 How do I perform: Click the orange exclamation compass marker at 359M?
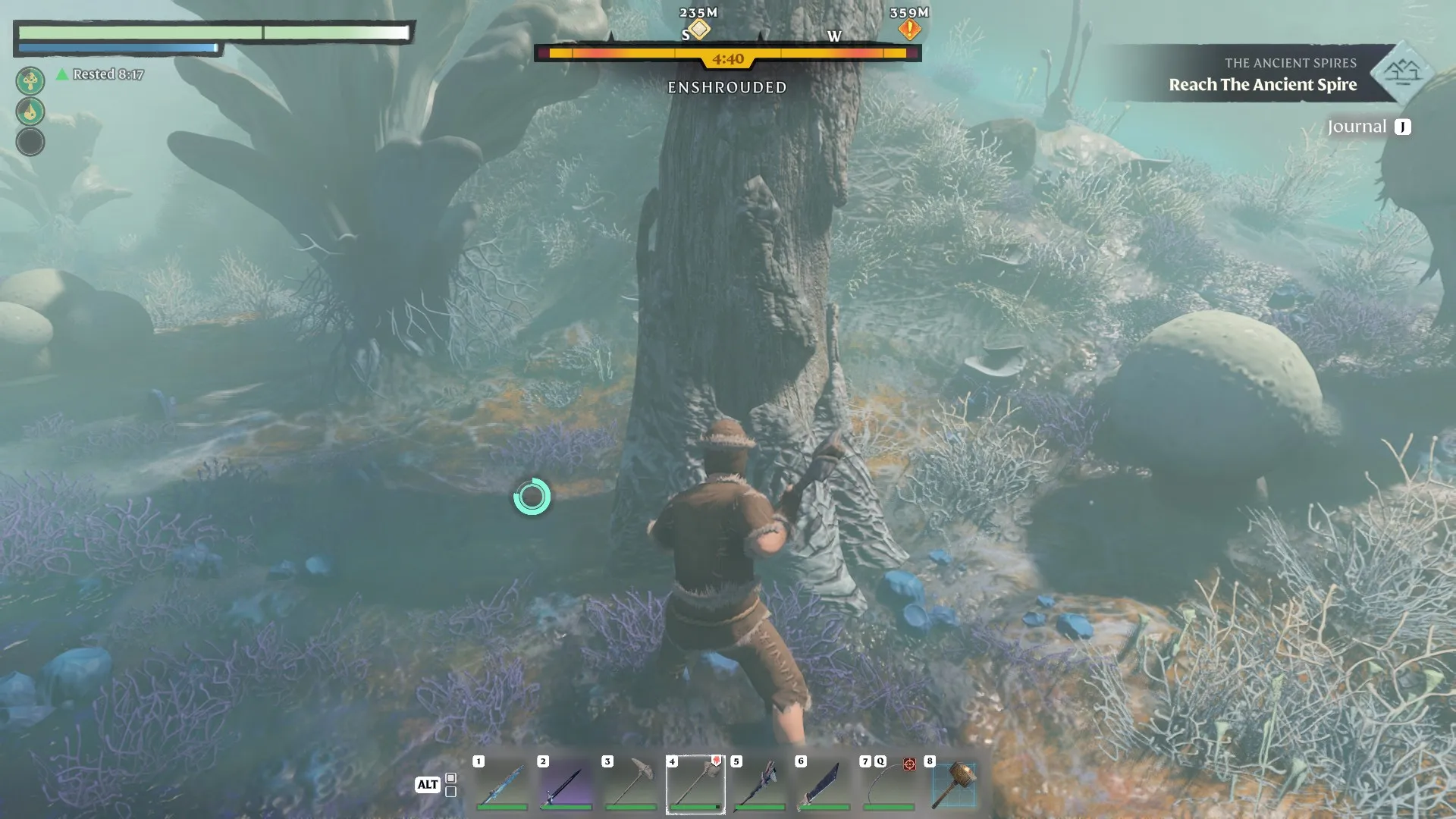(909, 30)
